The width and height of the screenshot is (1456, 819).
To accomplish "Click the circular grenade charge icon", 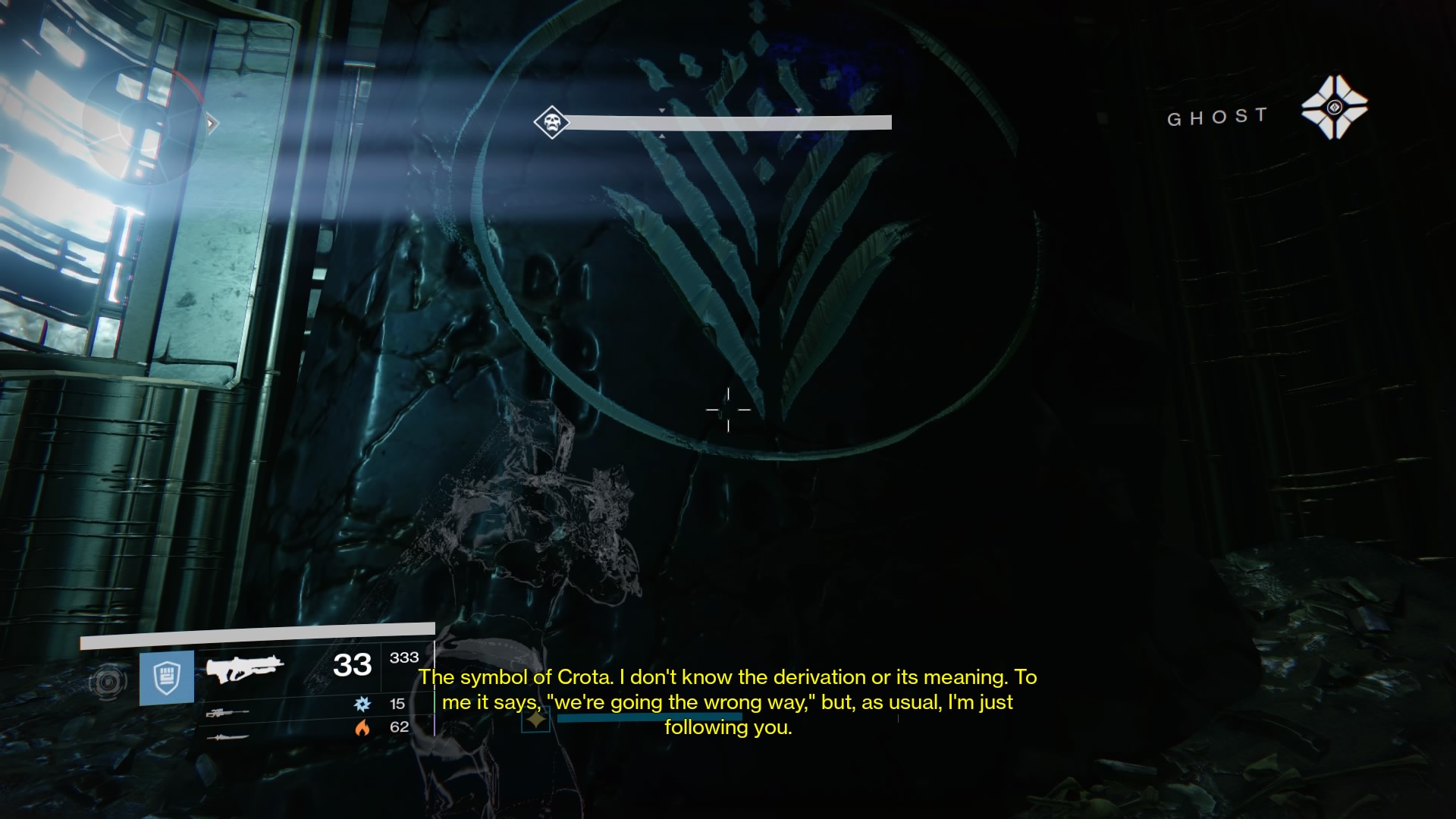I will click(108, 682).
